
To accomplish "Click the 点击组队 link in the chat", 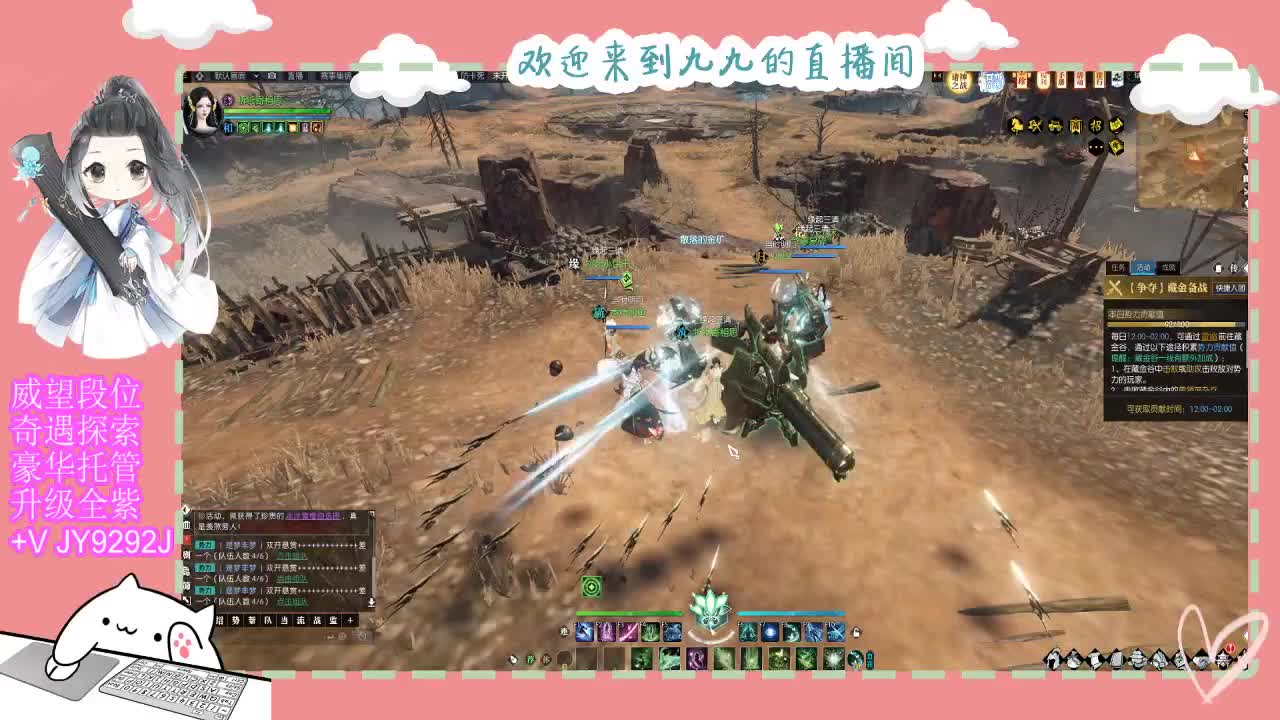I will click(x=292, y=556).
